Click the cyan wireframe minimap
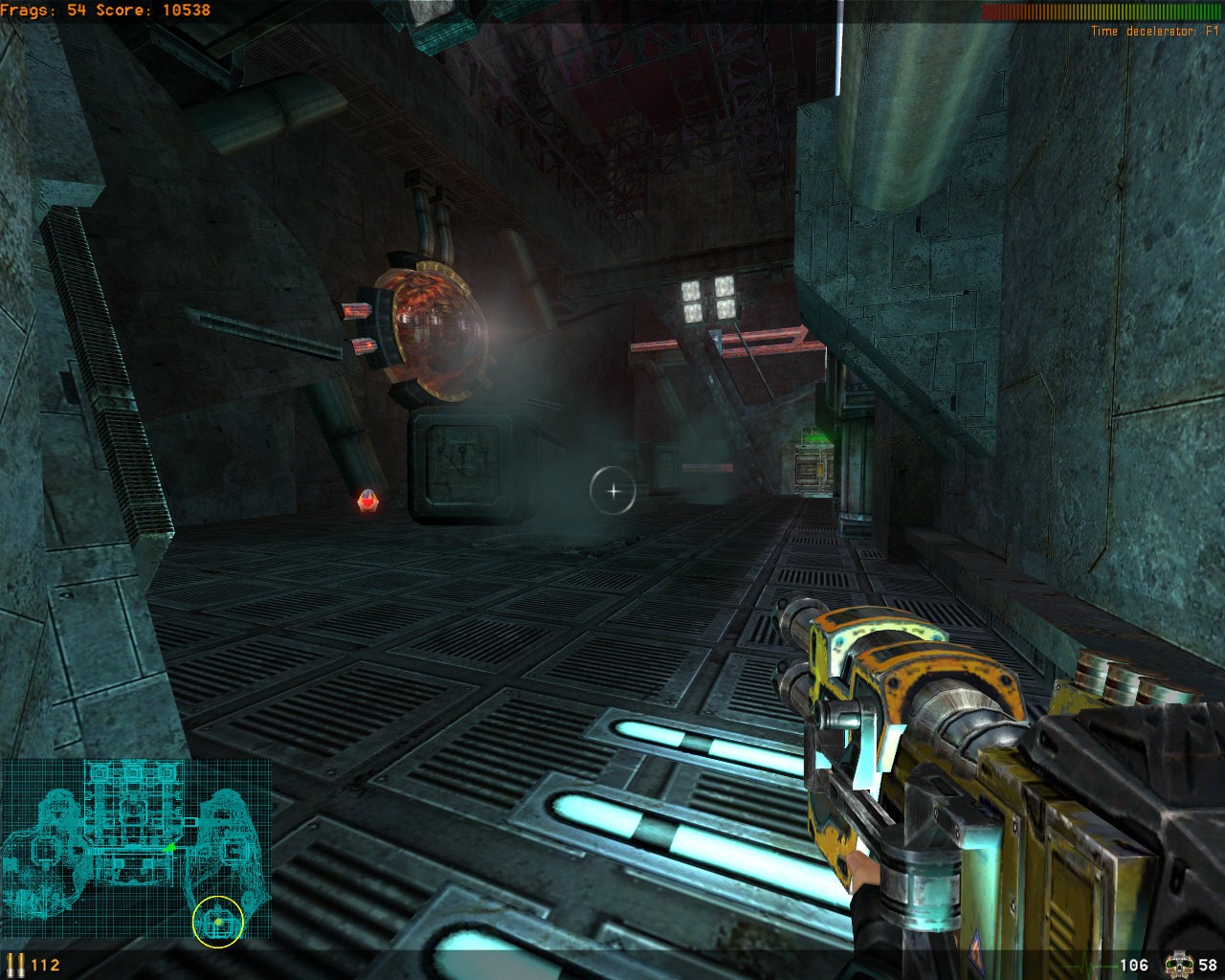 (134, 848)
